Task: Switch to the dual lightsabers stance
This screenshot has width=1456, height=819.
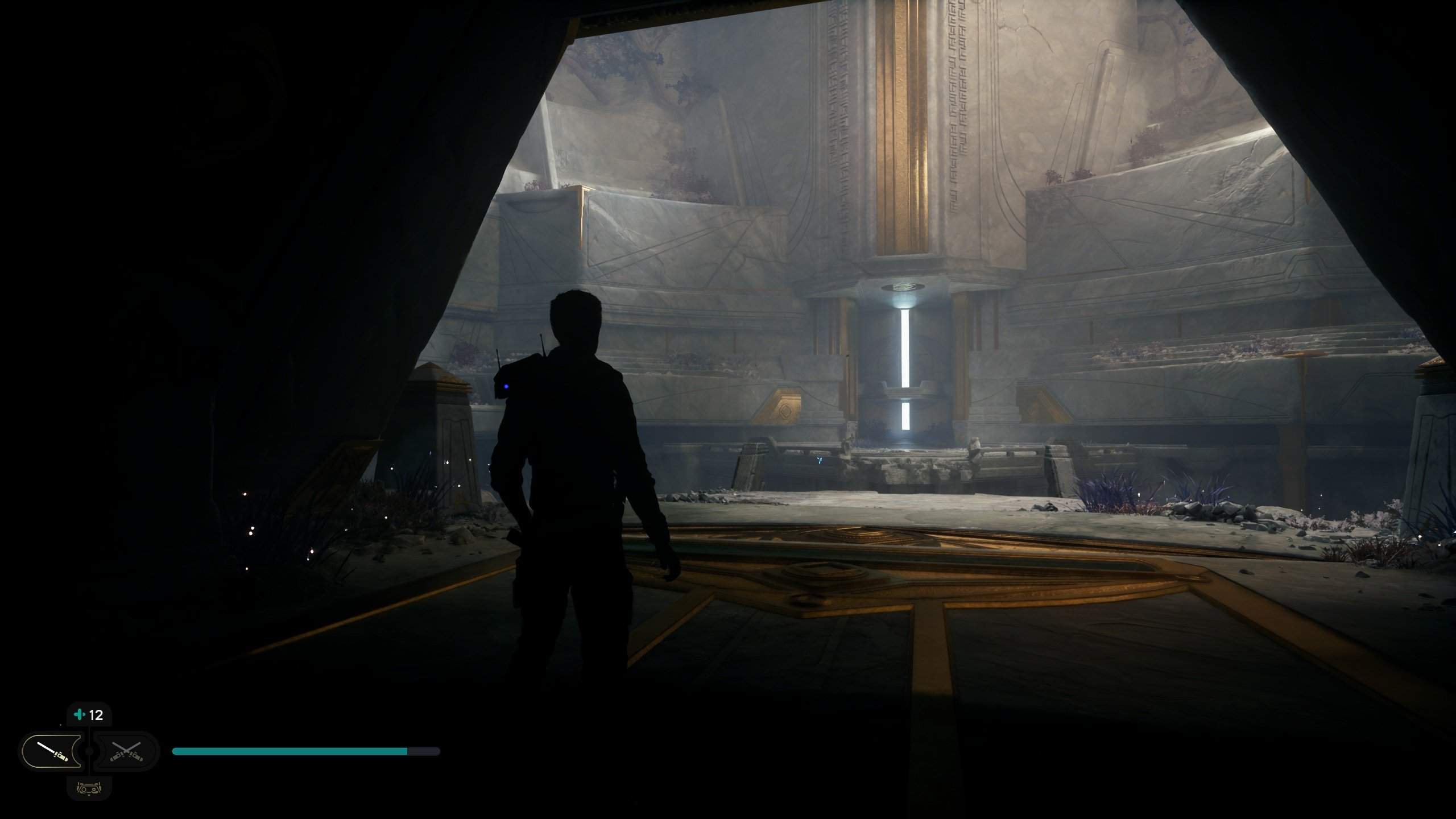Action: (126, 751)
